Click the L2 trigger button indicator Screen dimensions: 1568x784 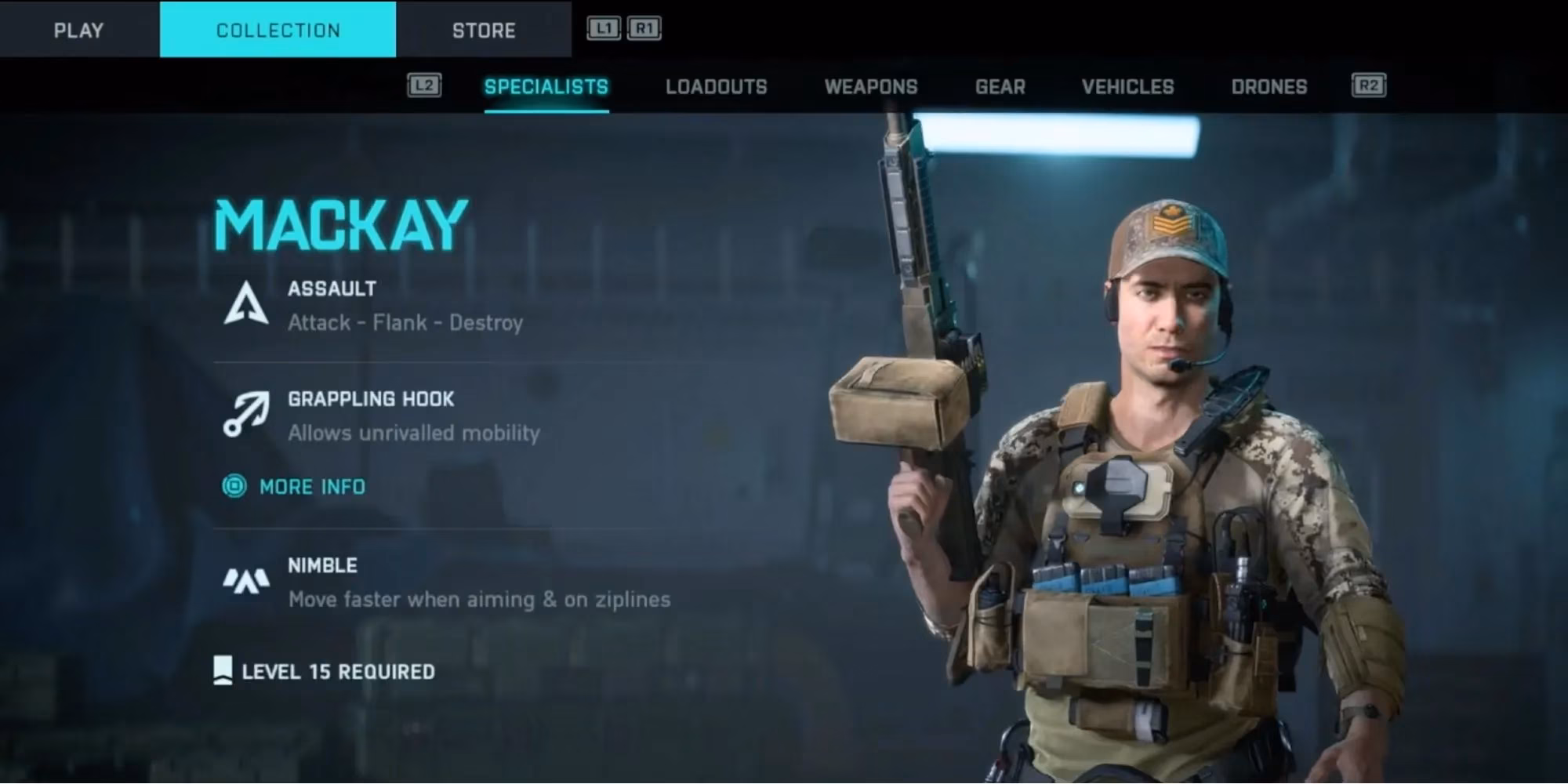pyautogui.click(x=424, y=85)
